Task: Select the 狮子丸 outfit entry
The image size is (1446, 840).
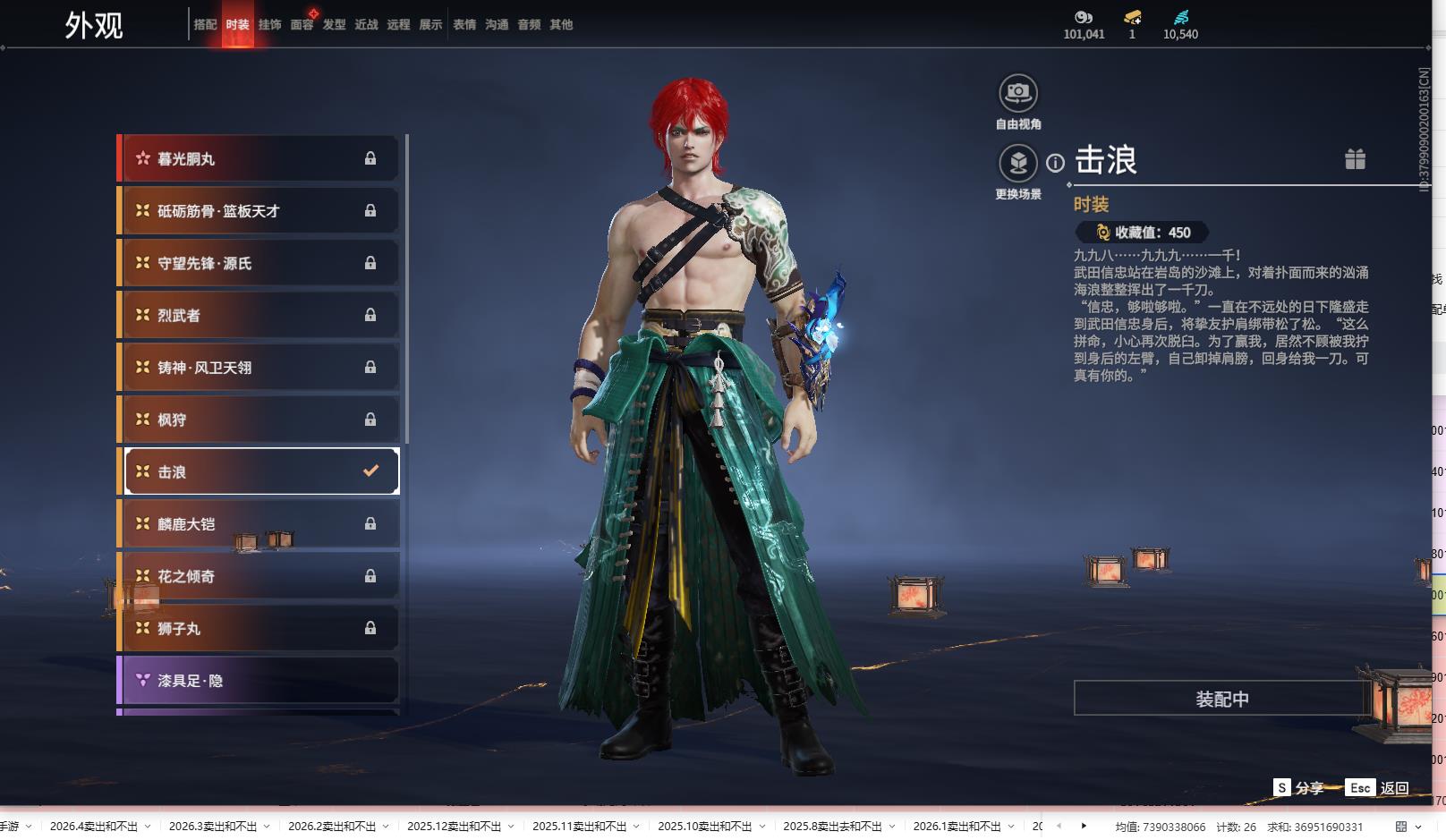Action: click(x=259, y=628)
